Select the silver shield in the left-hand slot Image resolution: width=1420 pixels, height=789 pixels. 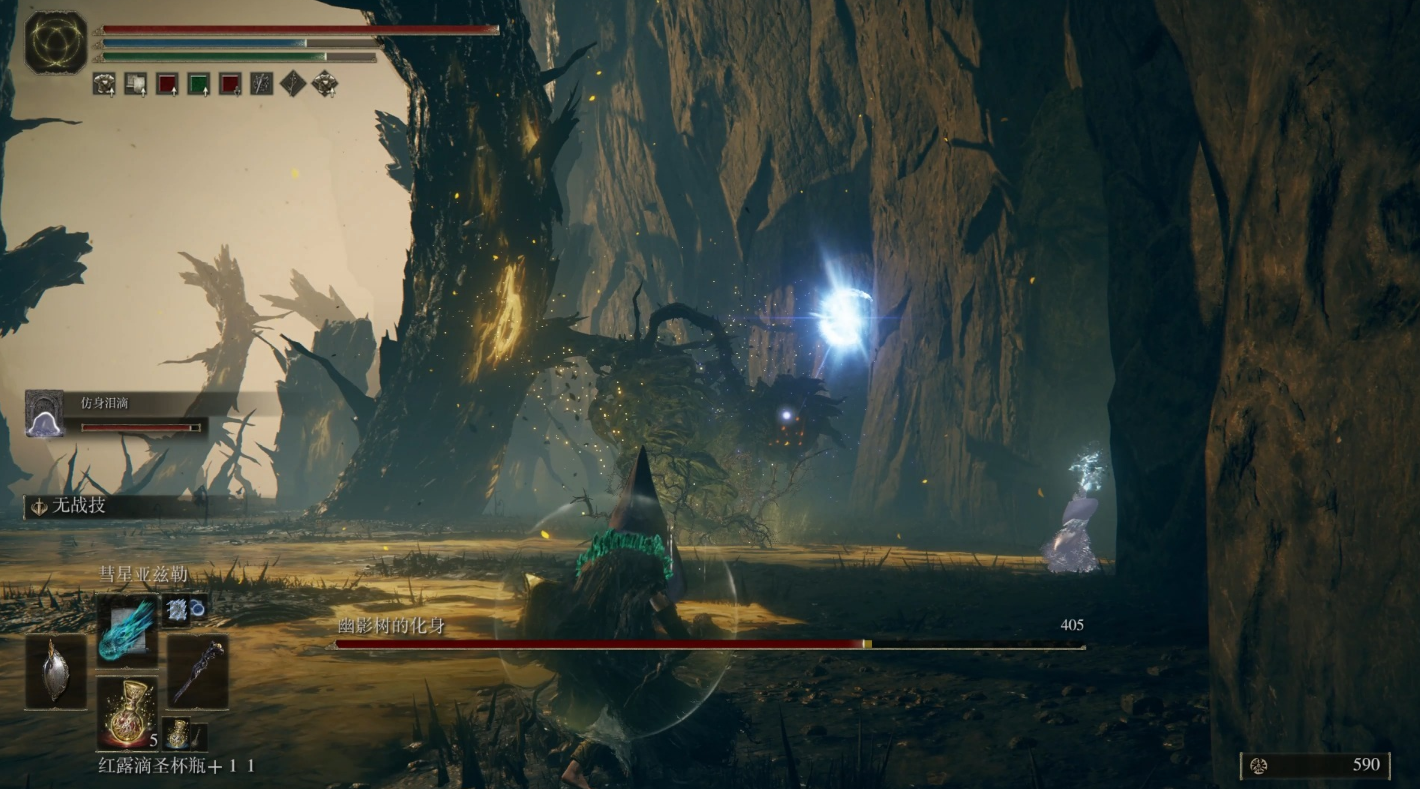click(x=56, y=671)
